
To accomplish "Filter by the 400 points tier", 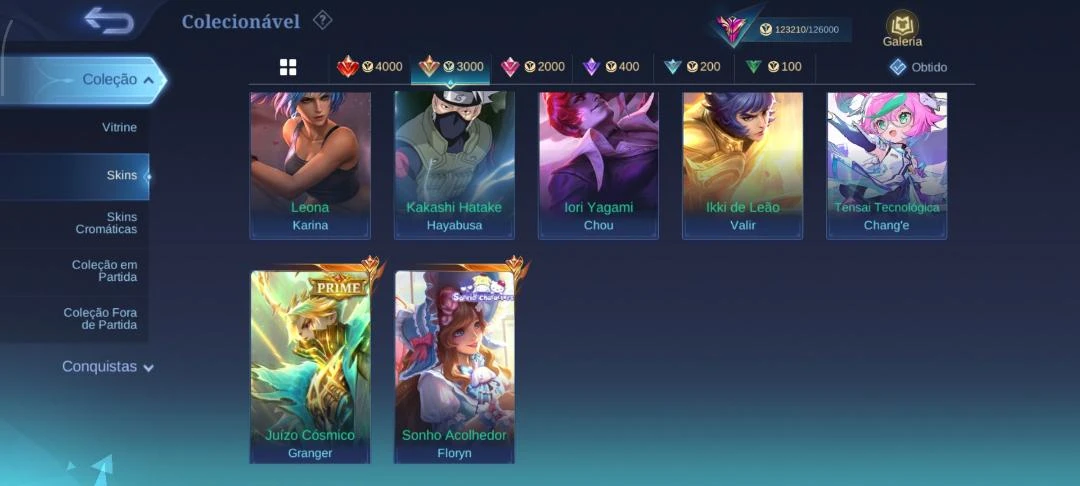I will [611, 67].
